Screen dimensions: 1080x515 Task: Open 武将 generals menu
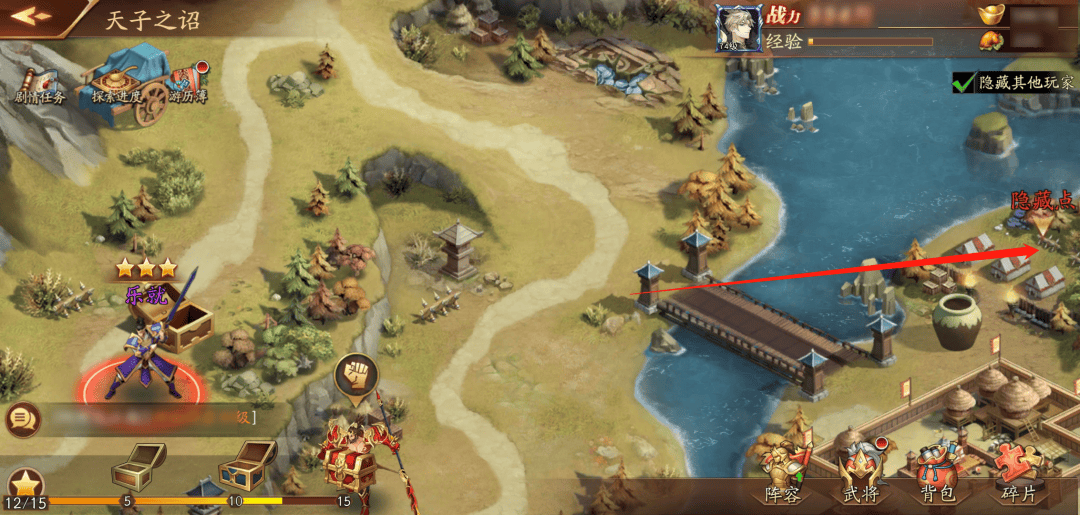point(861,474)
